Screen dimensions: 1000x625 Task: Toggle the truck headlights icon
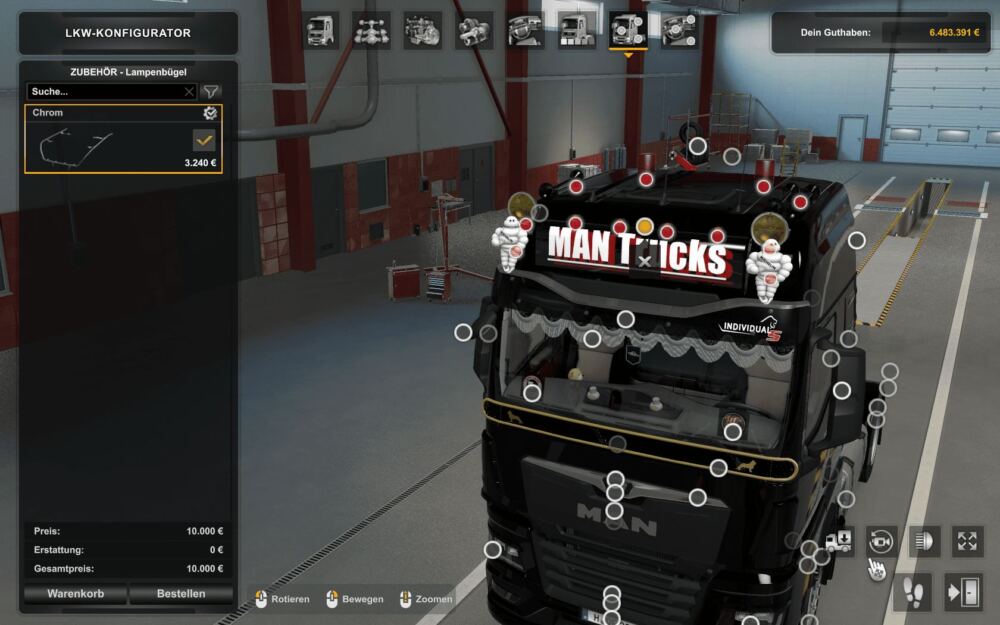pos(924,541)
